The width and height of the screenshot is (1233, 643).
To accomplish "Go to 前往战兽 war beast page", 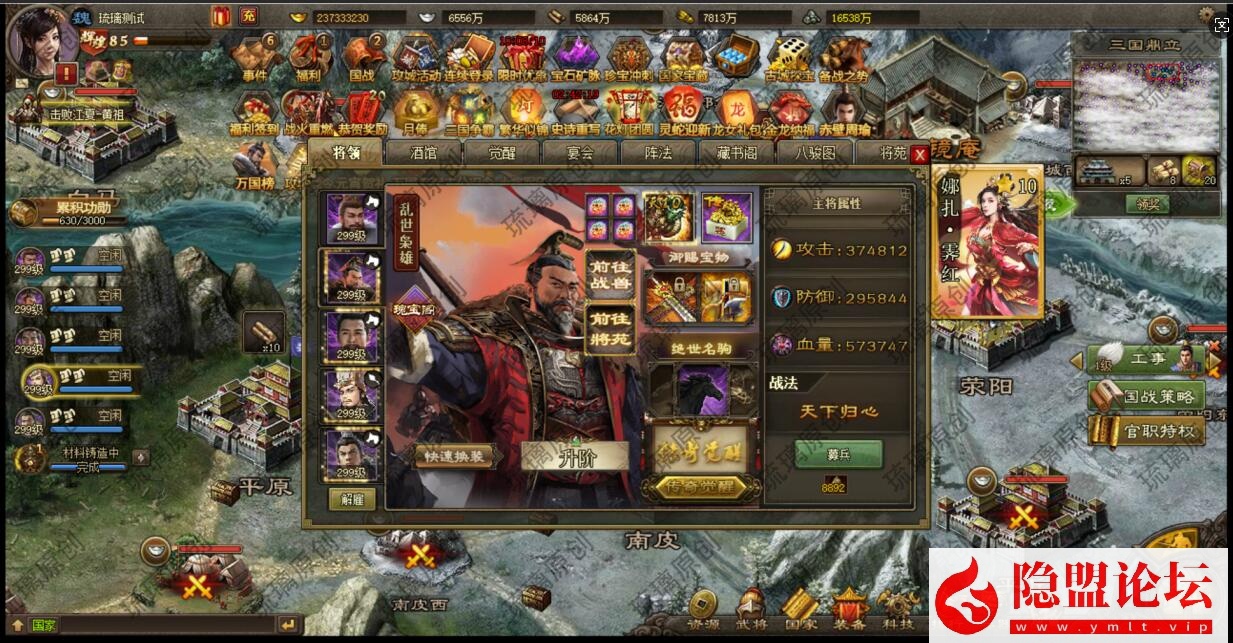I will (x=609, y=273).
